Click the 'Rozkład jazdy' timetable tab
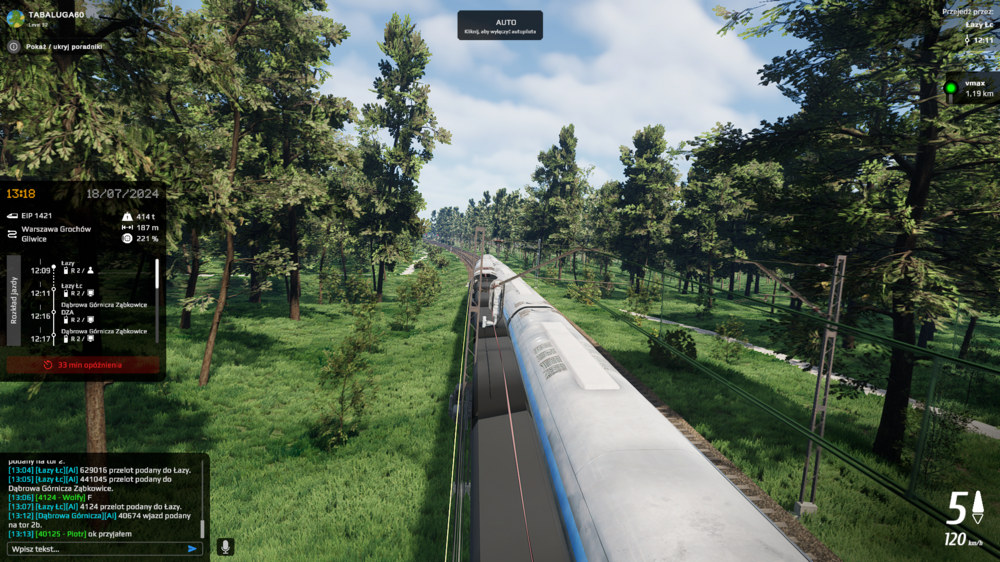This screenshot has width=1000, height=562. [14, 299]
